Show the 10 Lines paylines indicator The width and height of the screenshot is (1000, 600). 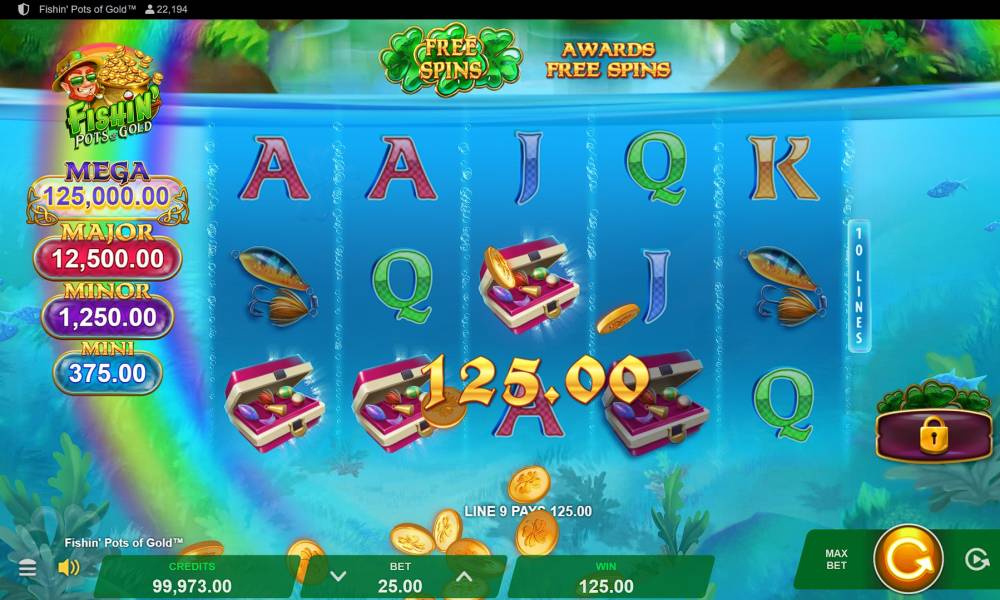[x=858, y=286]
